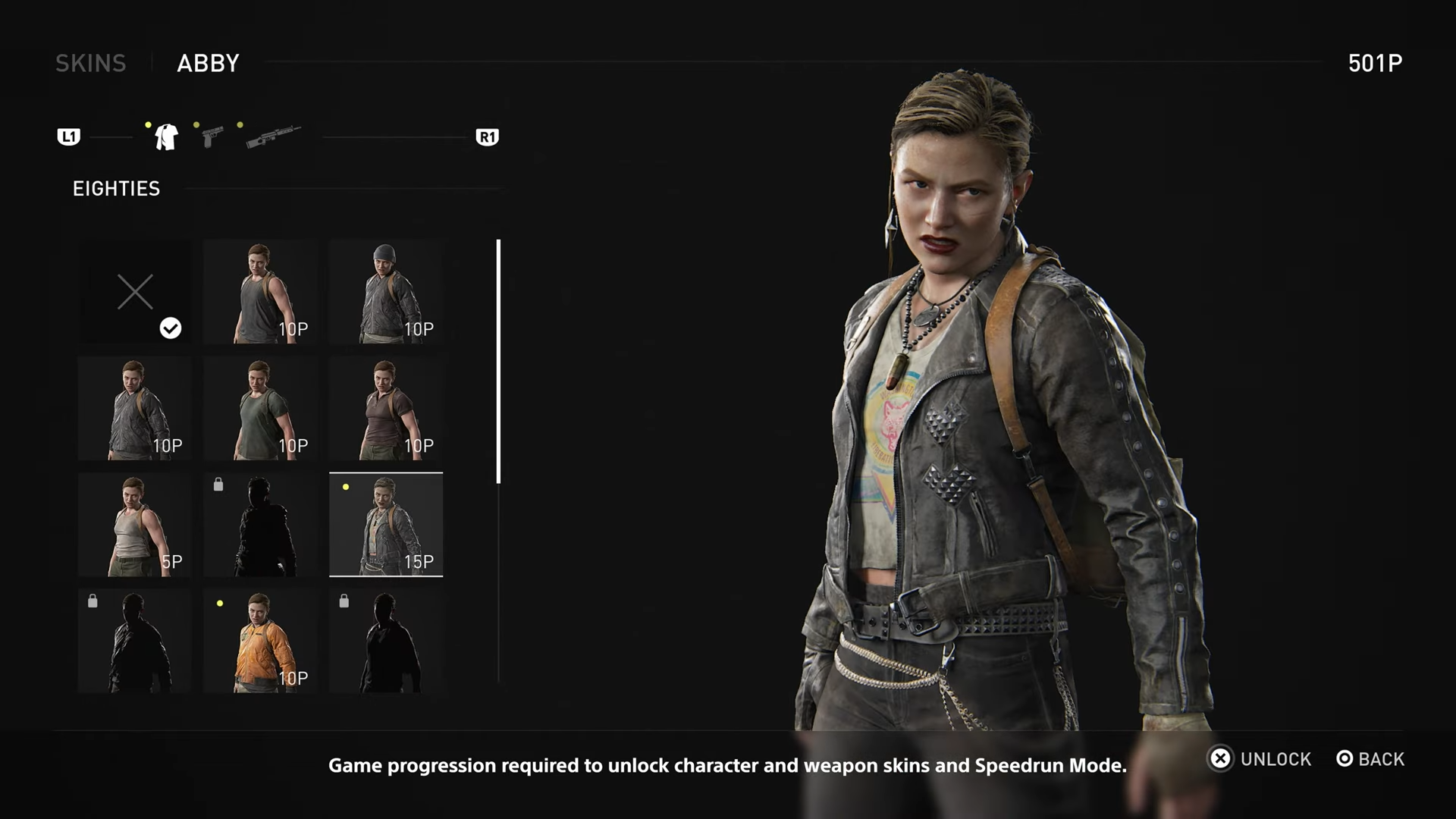Open the rifle skins category

click(273, 137)
